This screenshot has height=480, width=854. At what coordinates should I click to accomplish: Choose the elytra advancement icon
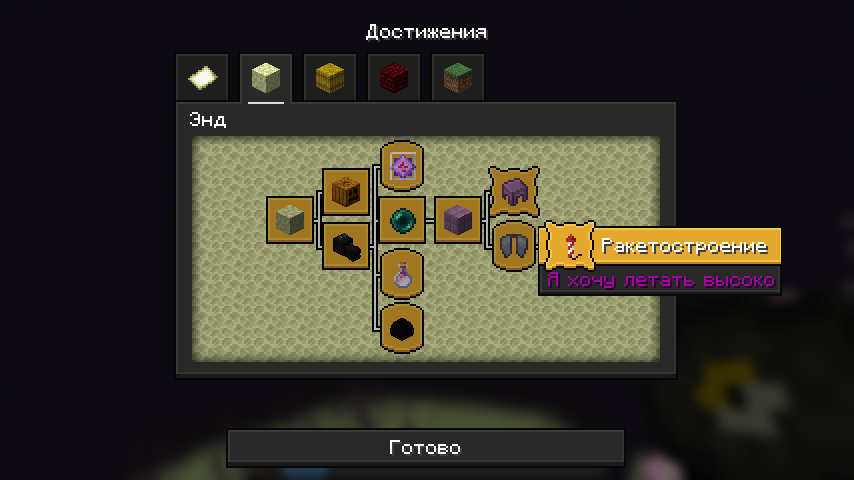(x=513, y=246)
